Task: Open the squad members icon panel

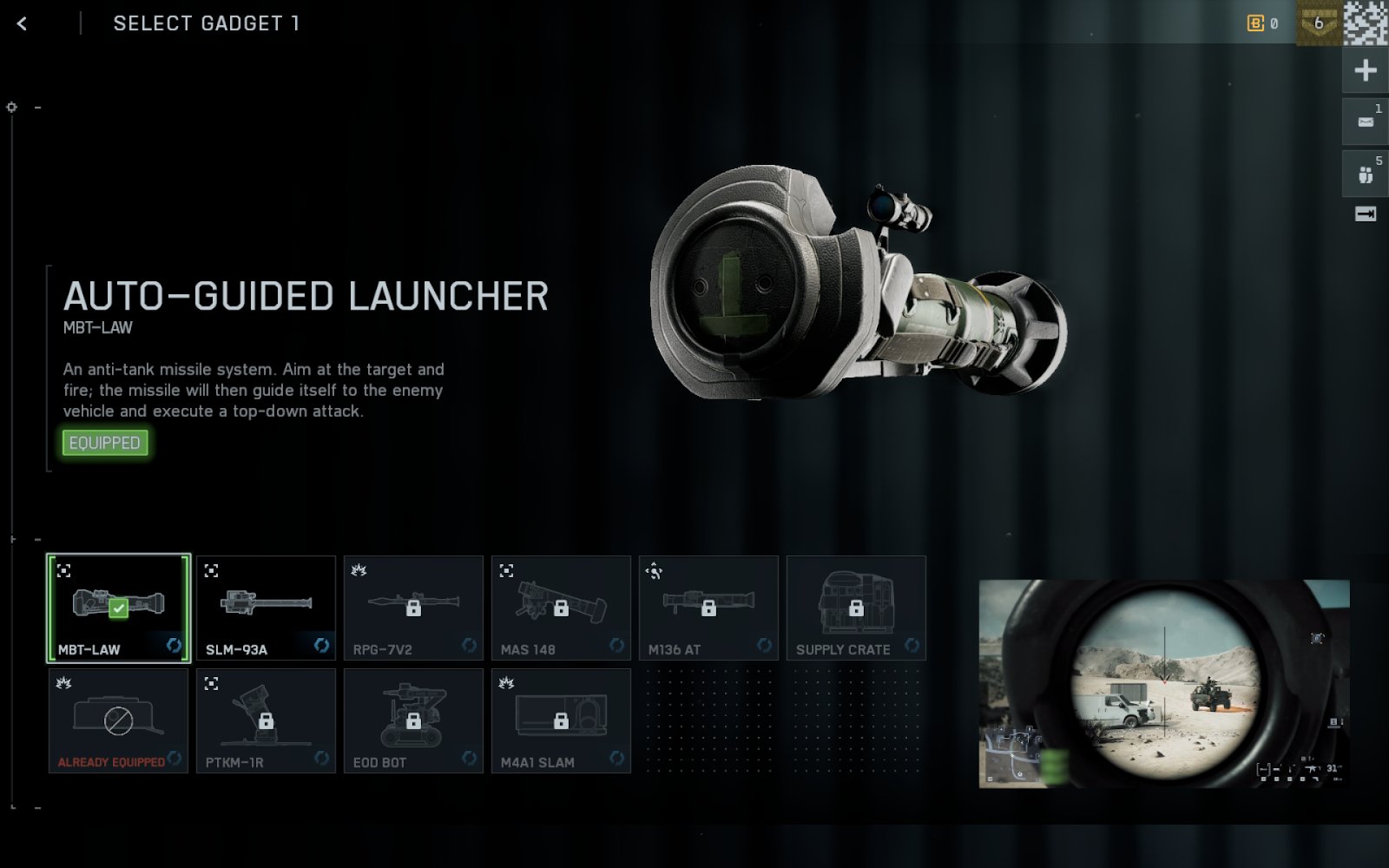Action: click(x=1366, y=174)
